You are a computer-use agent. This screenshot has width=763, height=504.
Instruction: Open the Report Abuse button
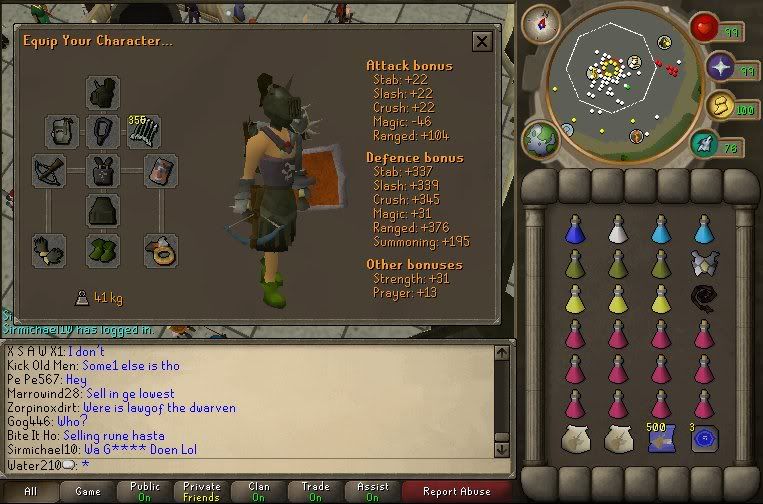point(456,492)
